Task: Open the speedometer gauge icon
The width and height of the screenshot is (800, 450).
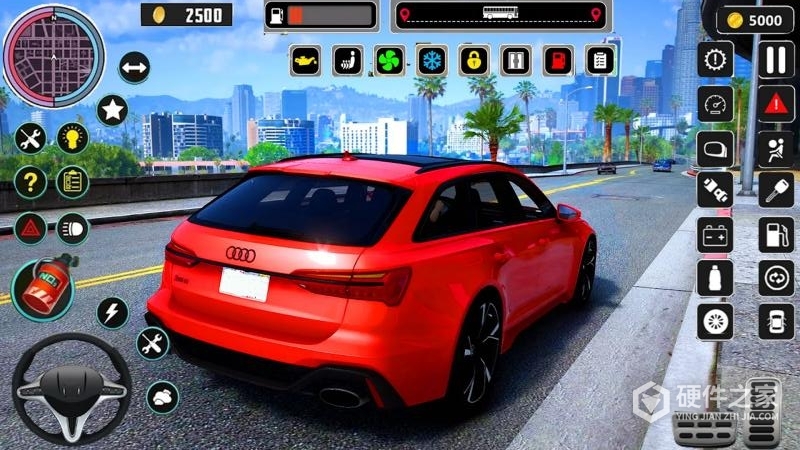Action: click(x=715, y=104)
